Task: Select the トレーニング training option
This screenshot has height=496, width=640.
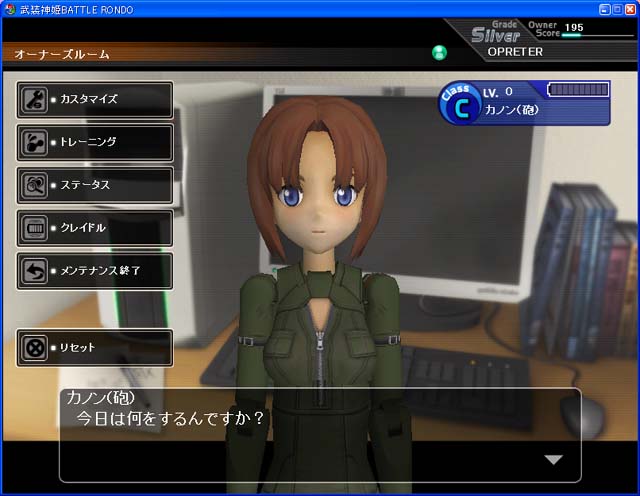Action: [x=95, y=142]
